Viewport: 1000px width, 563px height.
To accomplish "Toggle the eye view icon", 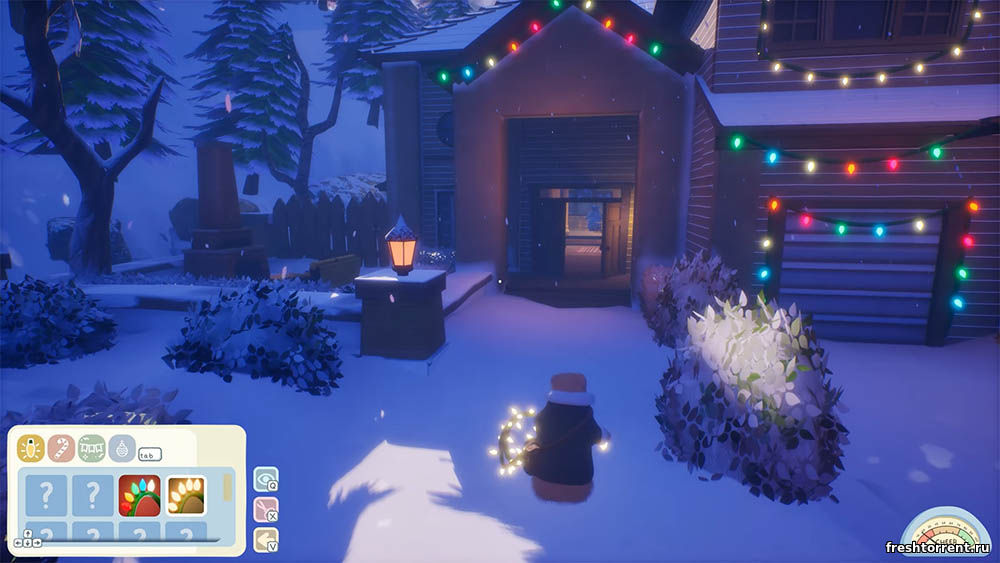I will 265,479.
